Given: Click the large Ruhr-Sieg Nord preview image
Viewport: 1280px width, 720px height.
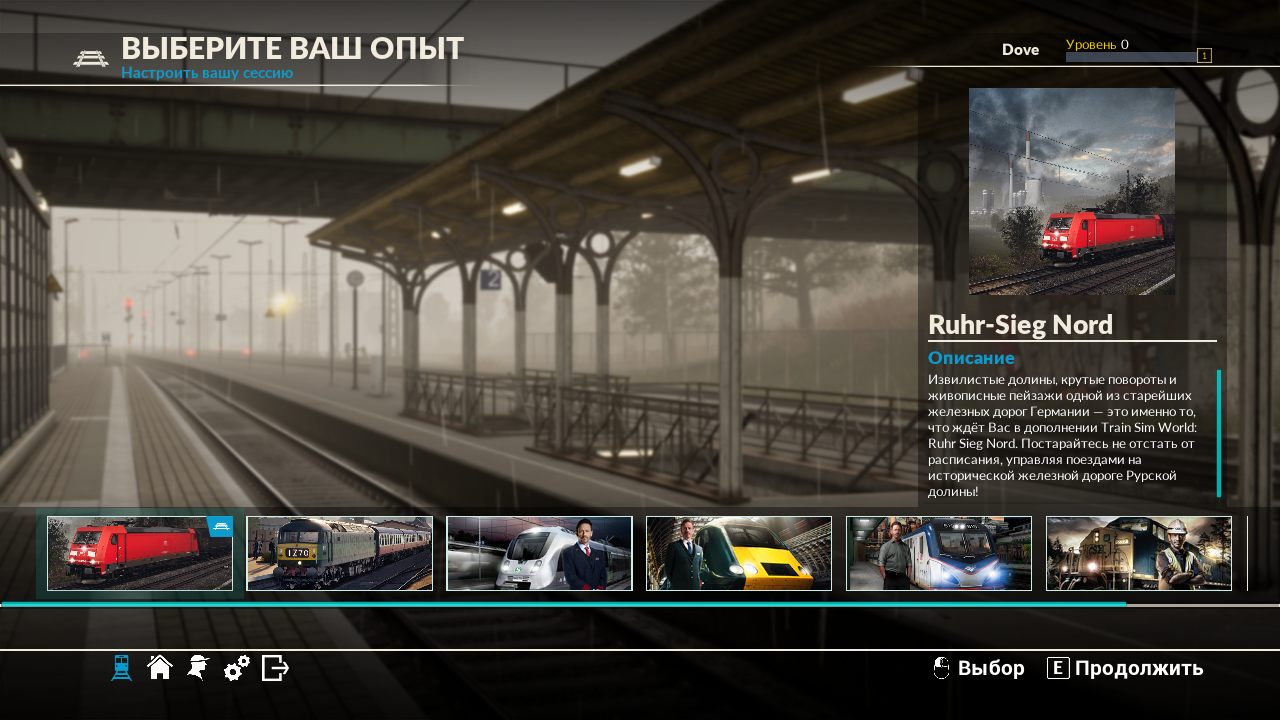Looking at the screenshot, I should point(1072,191).
